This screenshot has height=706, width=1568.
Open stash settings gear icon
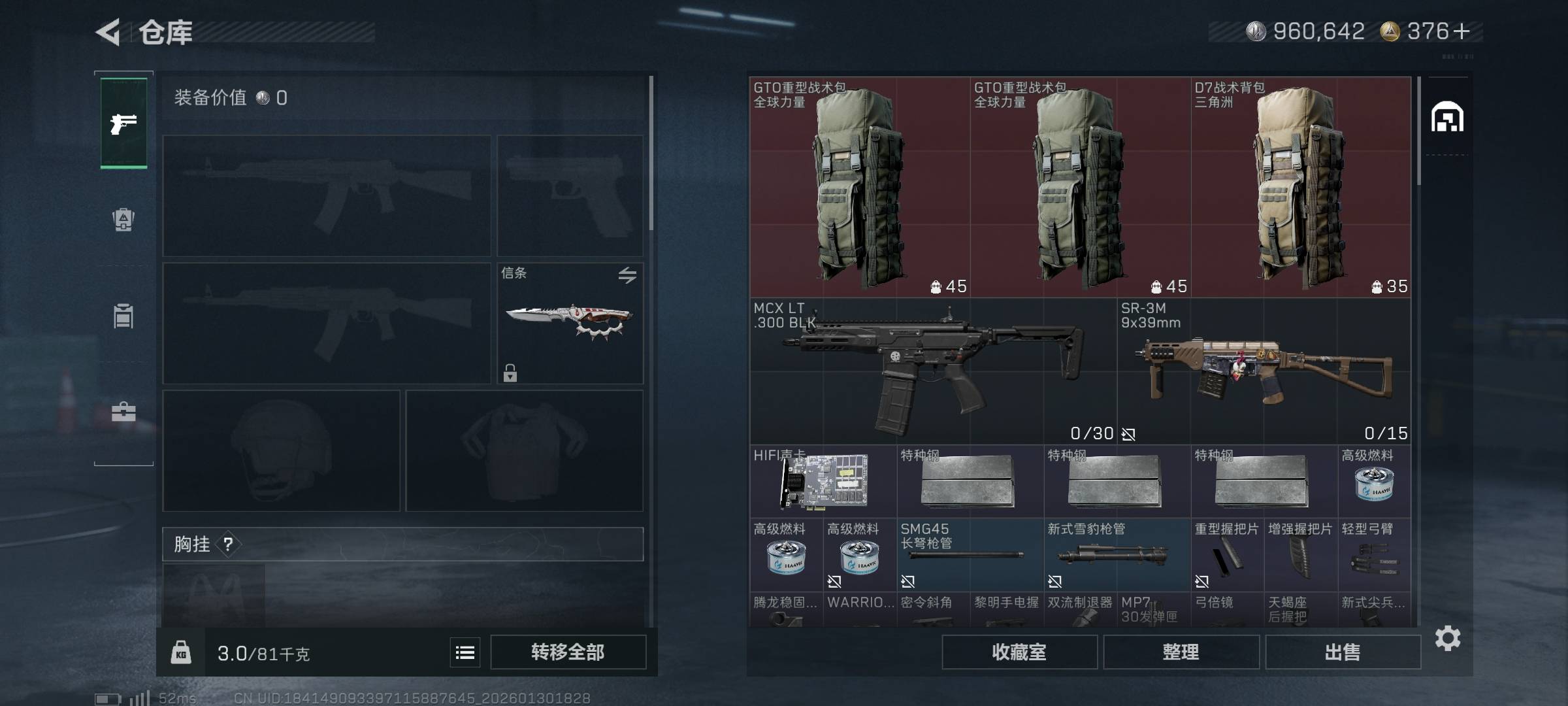[x=1448, y=638]
